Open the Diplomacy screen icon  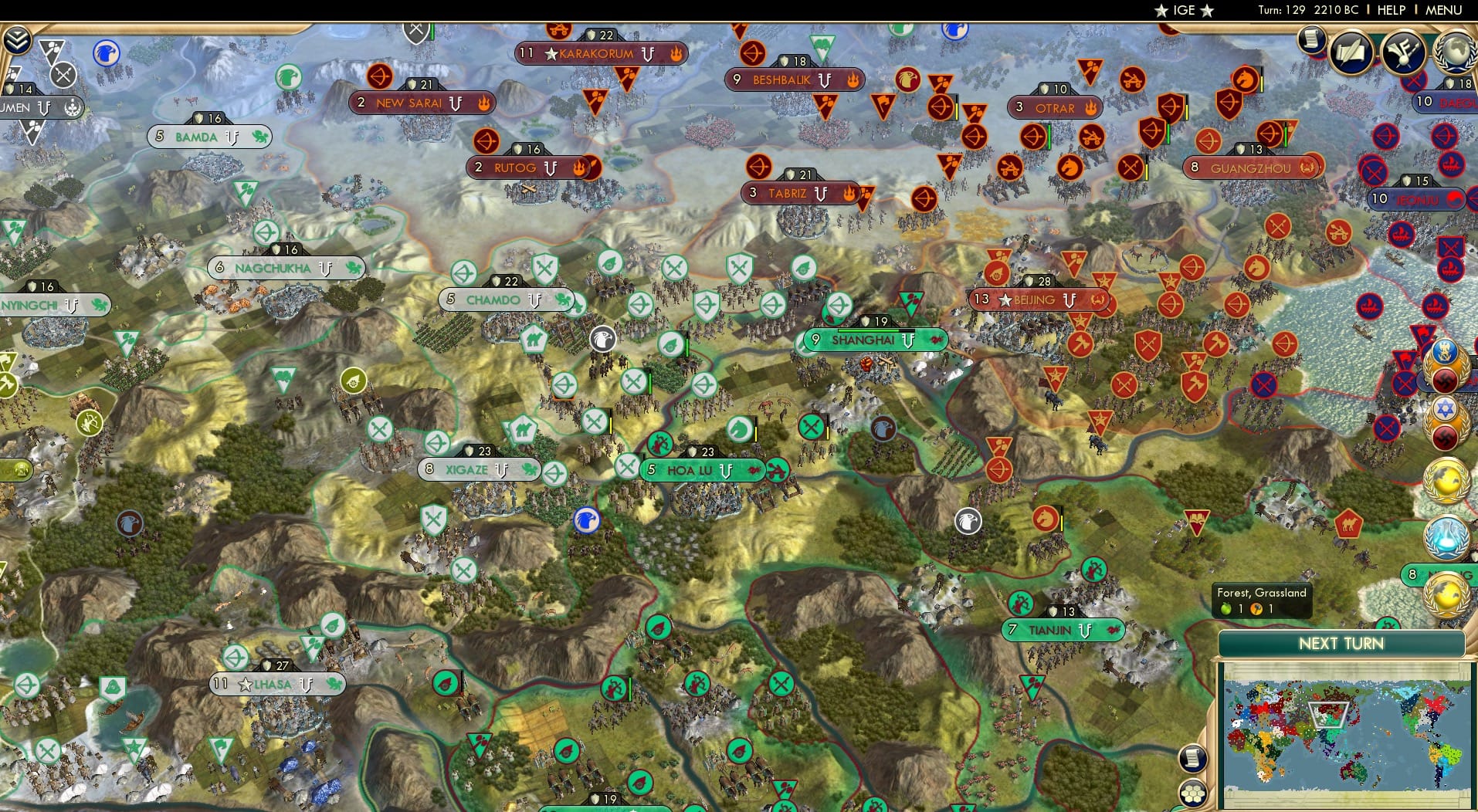1402,52
